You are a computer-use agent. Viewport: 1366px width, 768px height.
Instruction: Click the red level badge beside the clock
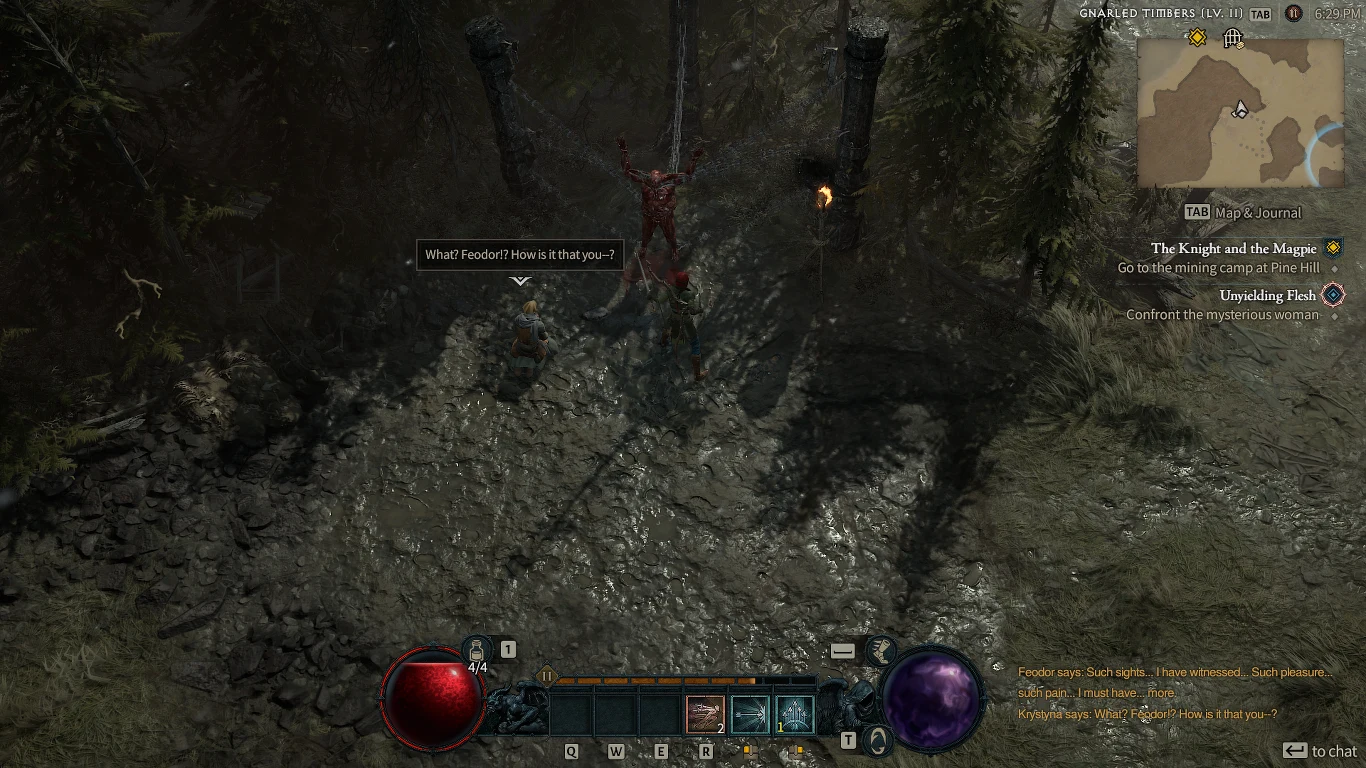(1291, 14)
